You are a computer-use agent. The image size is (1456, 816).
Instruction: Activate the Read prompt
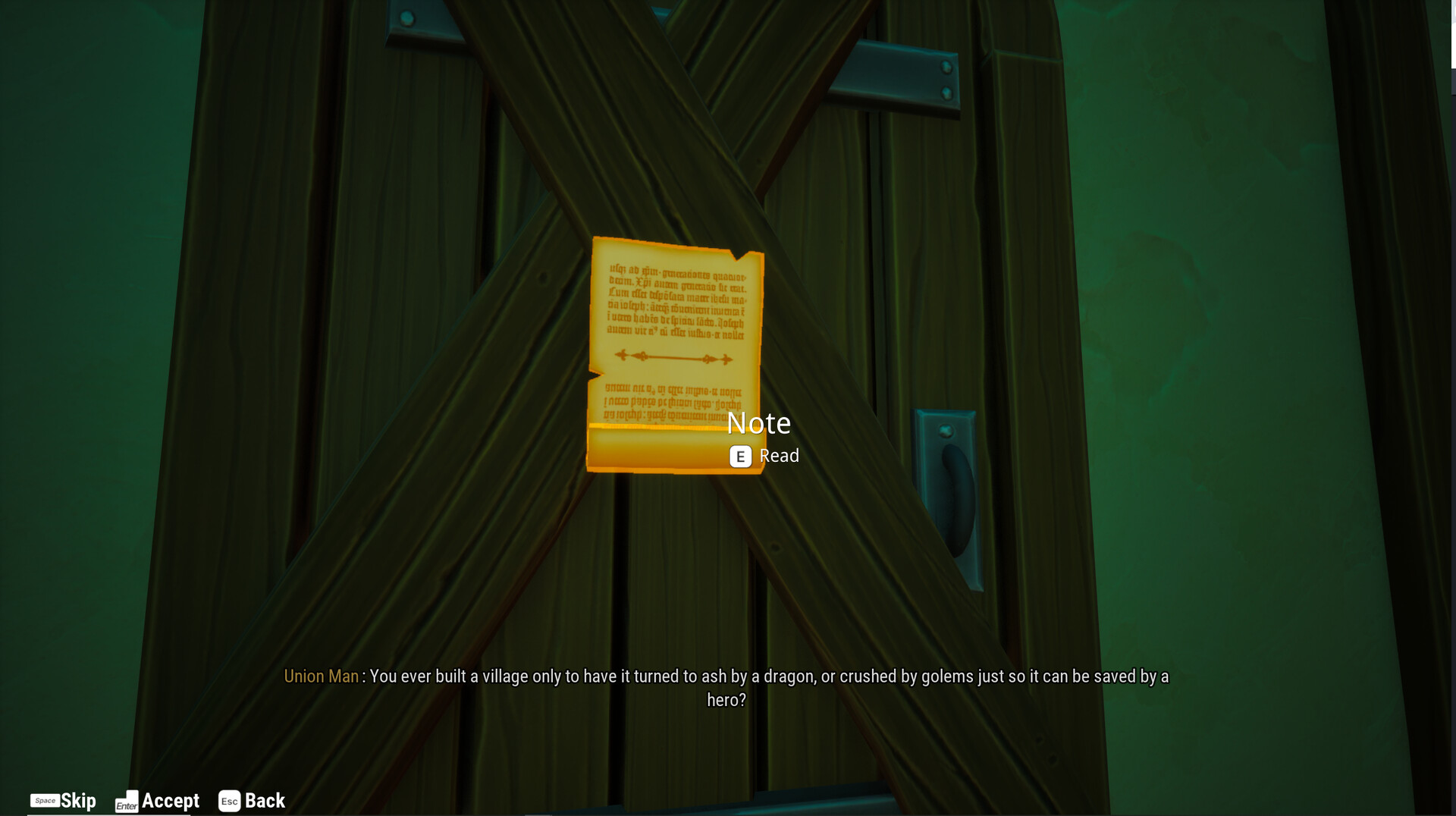tap(779, 456)
